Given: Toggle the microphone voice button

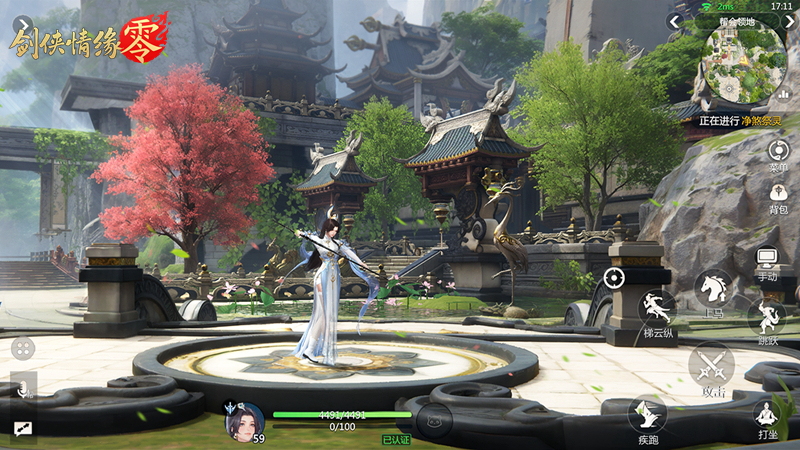Looking at the screenshot, I should [22, 388].
